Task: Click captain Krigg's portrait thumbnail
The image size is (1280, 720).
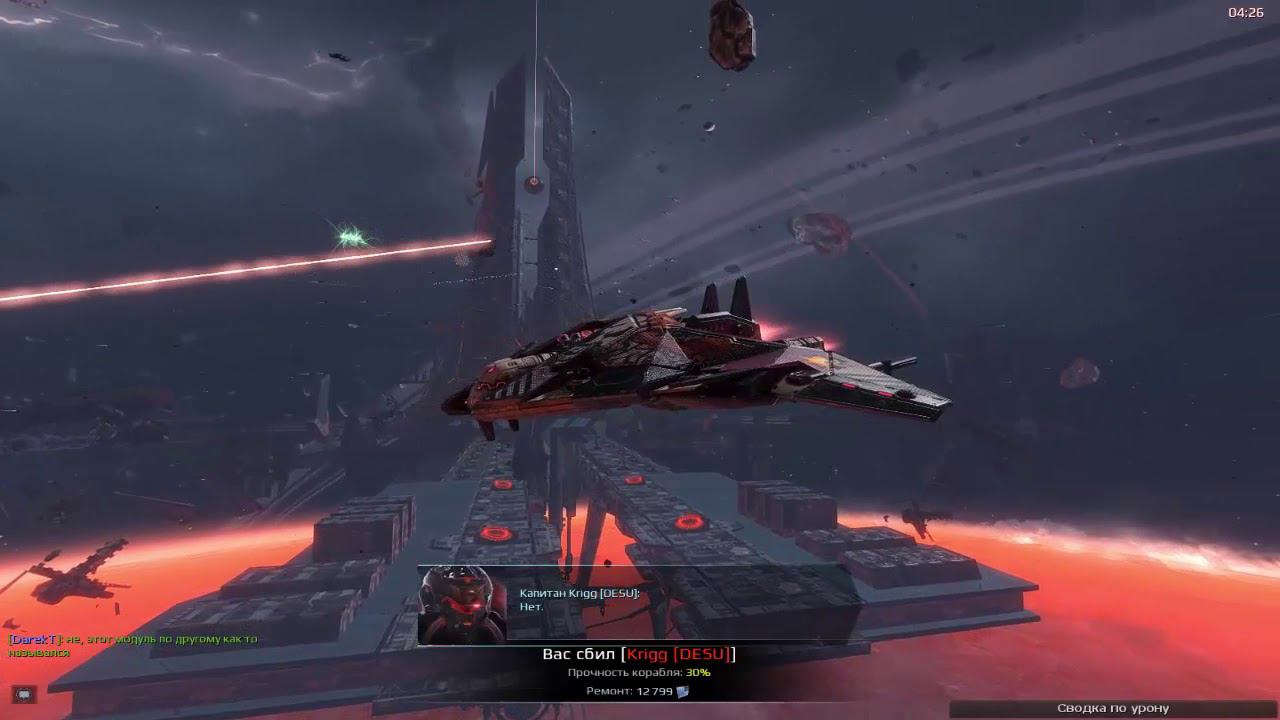Action: tap(461, 605)
